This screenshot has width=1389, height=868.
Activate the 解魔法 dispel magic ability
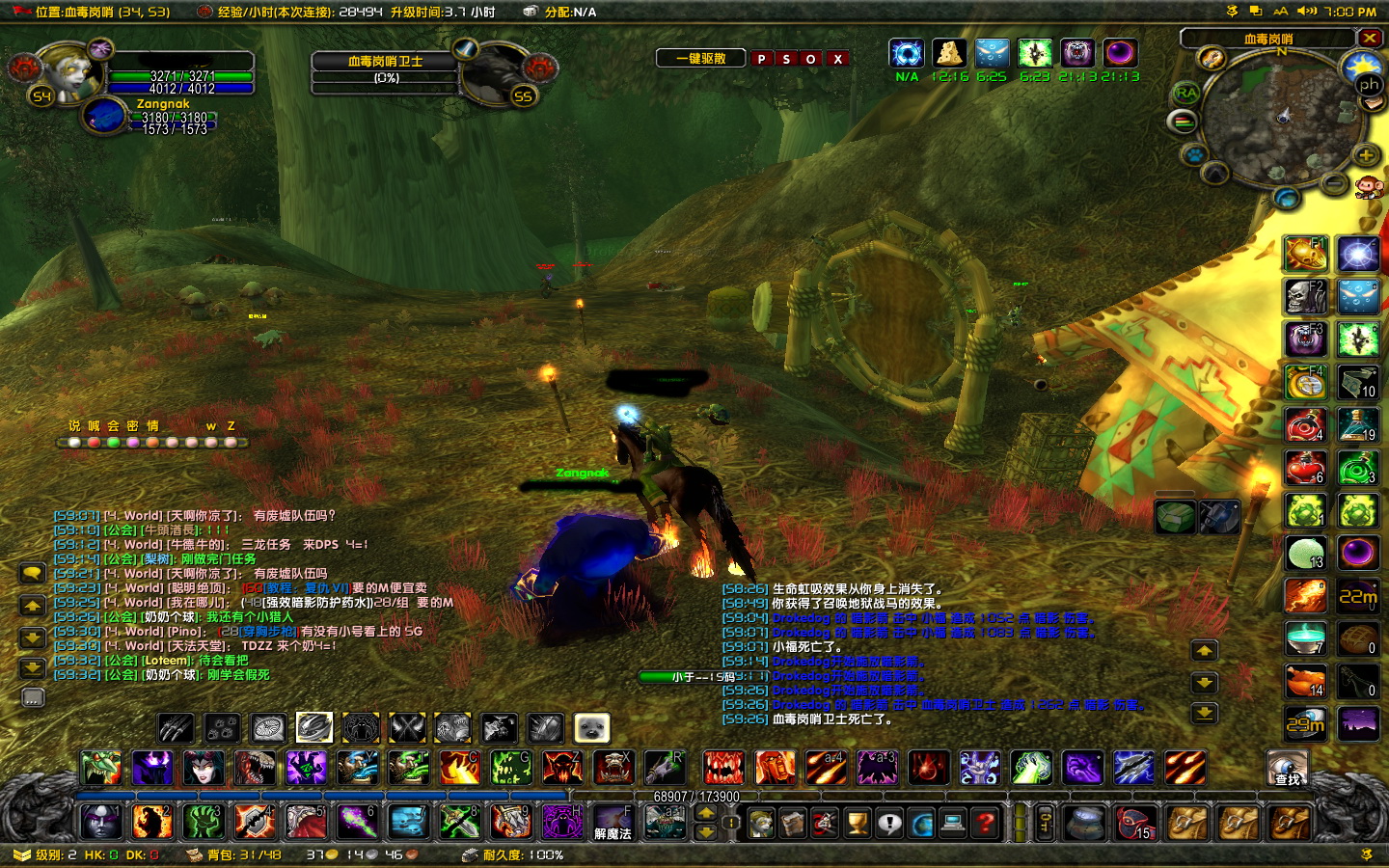[x=613, y=823]
